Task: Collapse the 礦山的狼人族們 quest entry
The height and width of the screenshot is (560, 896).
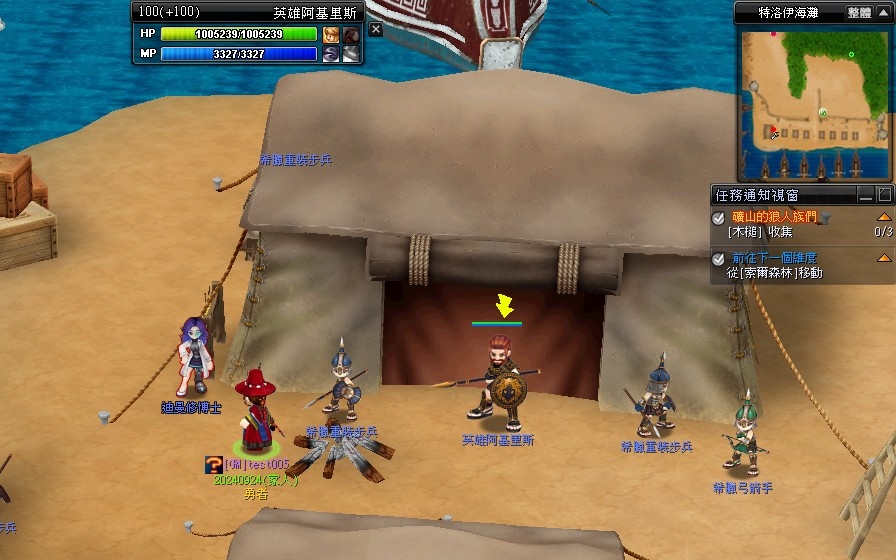Action: (884, 216)
